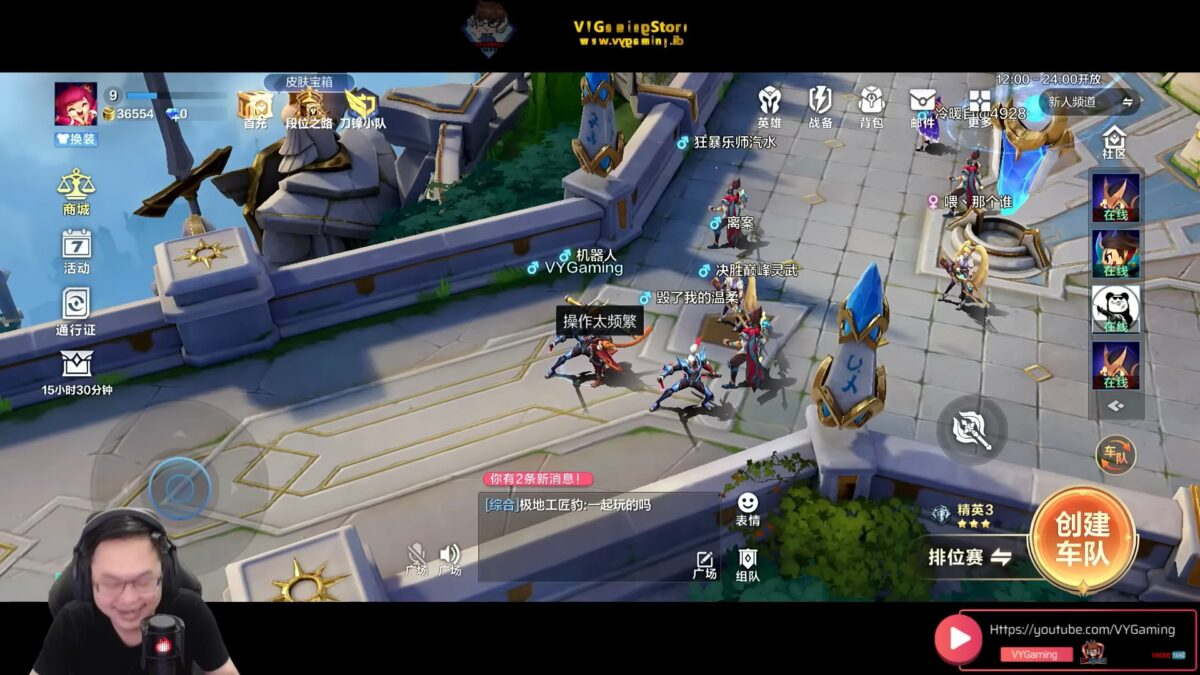The height and width of the screenshot is (675, 1200).
Task: Open the 背包 backpack
Action: [x=871, y=106]
